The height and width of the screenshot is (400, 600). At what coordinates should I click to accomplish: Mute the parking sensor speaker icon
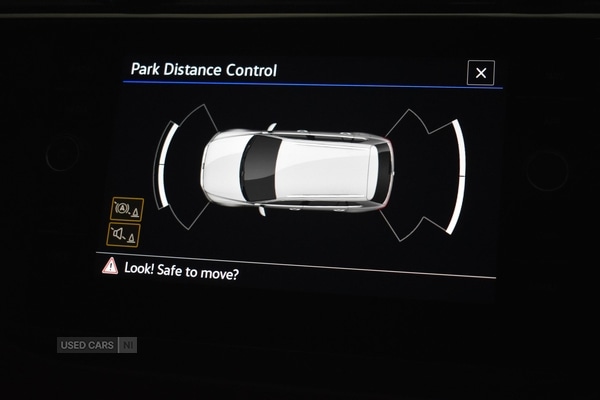point(124,235)
